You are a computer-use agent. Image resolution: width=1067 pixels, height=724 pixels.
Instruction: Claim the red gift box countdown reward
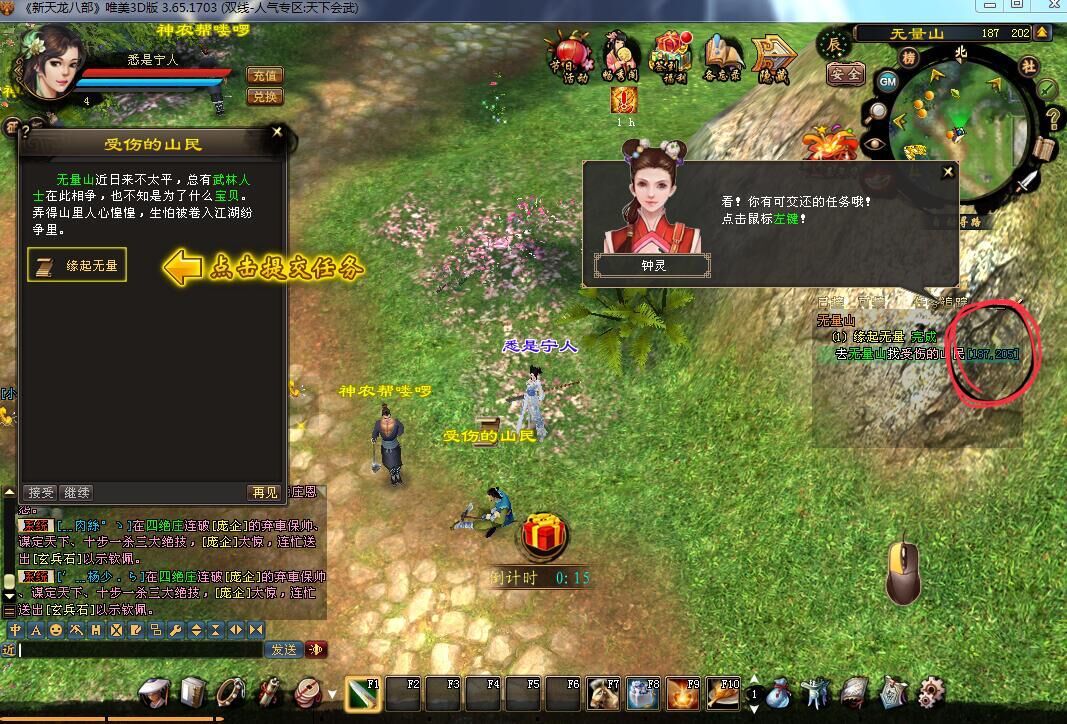(543, 536)
